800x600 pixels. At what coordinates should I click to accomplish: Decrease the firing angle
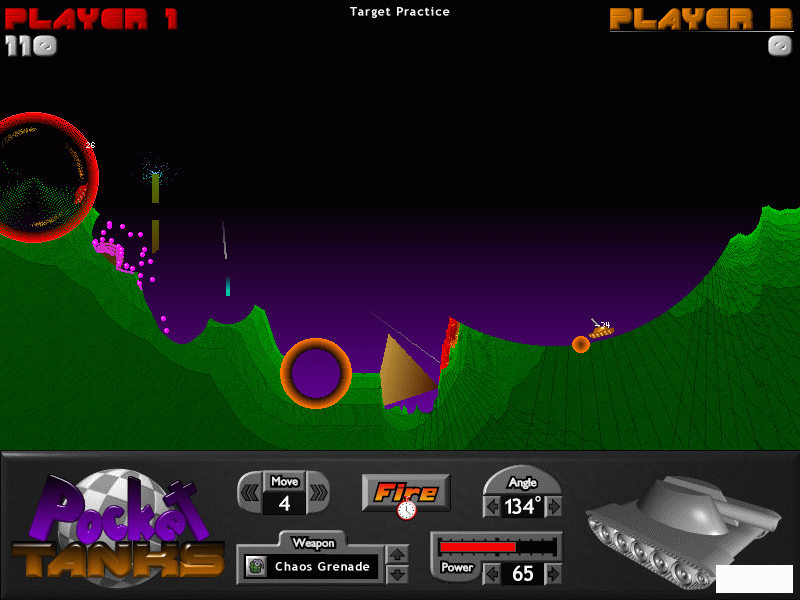point(491,507)
